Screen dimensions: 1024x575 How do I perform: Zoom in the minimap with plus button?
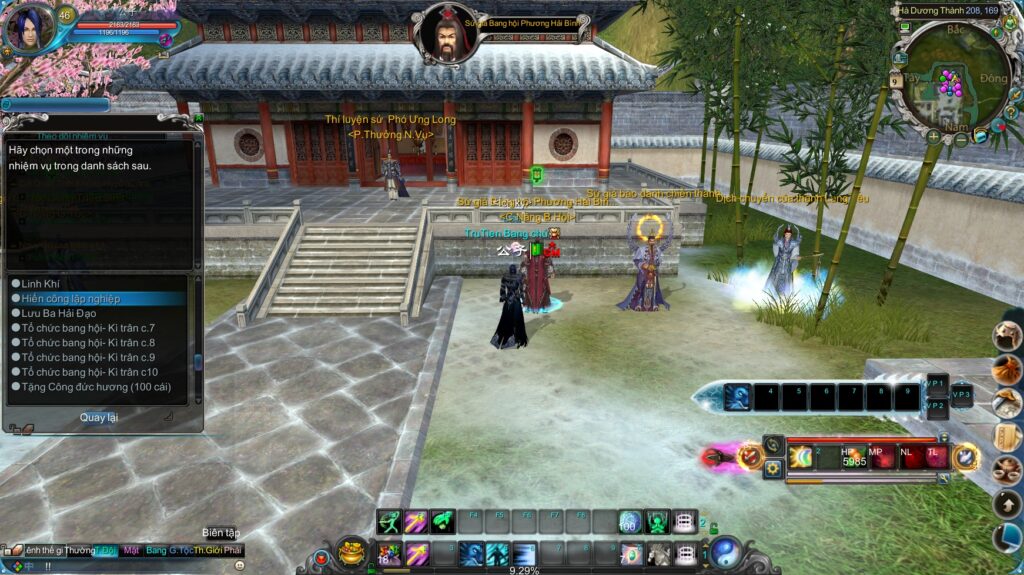933,135
